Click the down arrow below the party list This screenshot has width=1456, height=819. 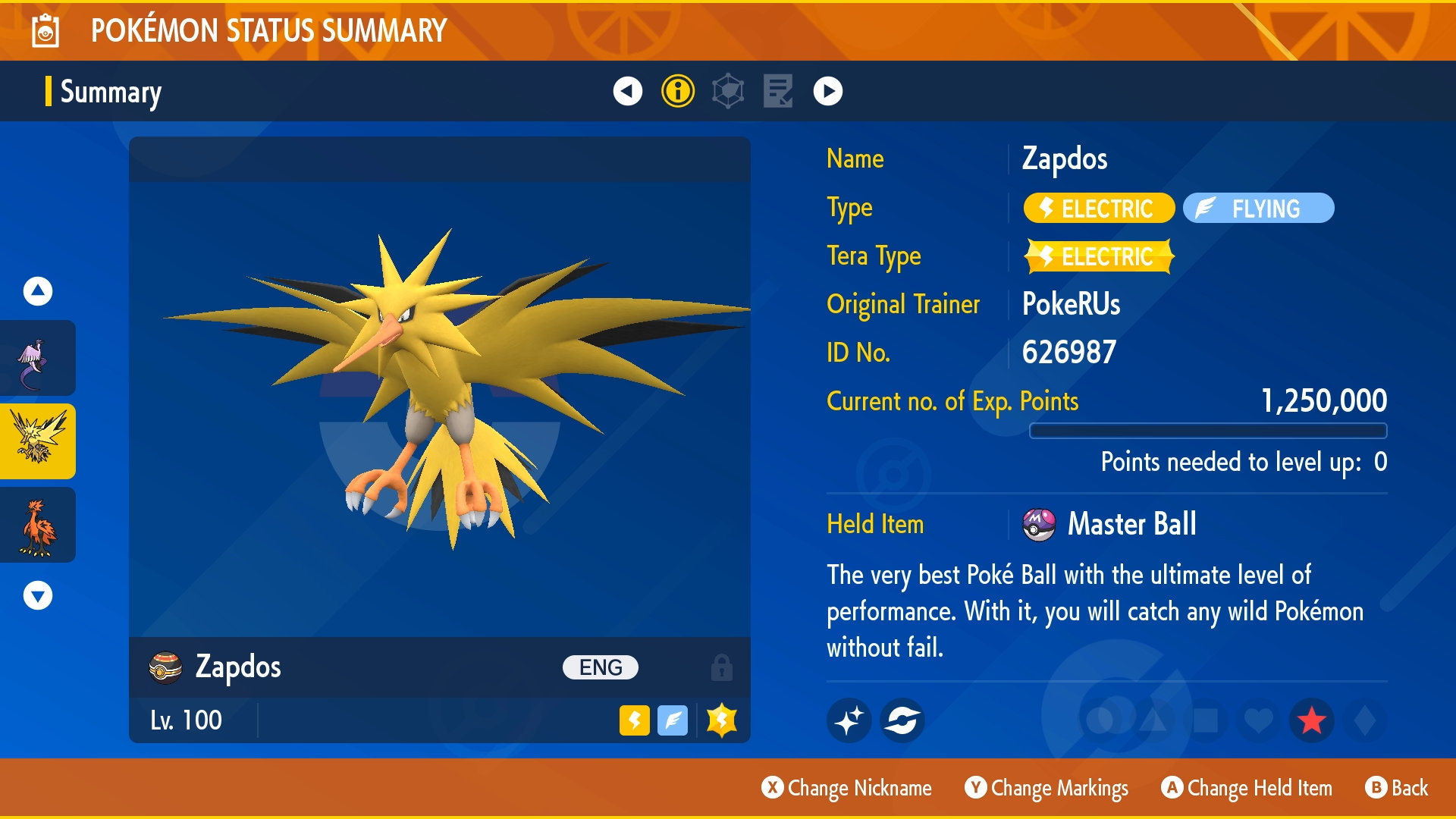pyautogui.click(x=36, y=595)
